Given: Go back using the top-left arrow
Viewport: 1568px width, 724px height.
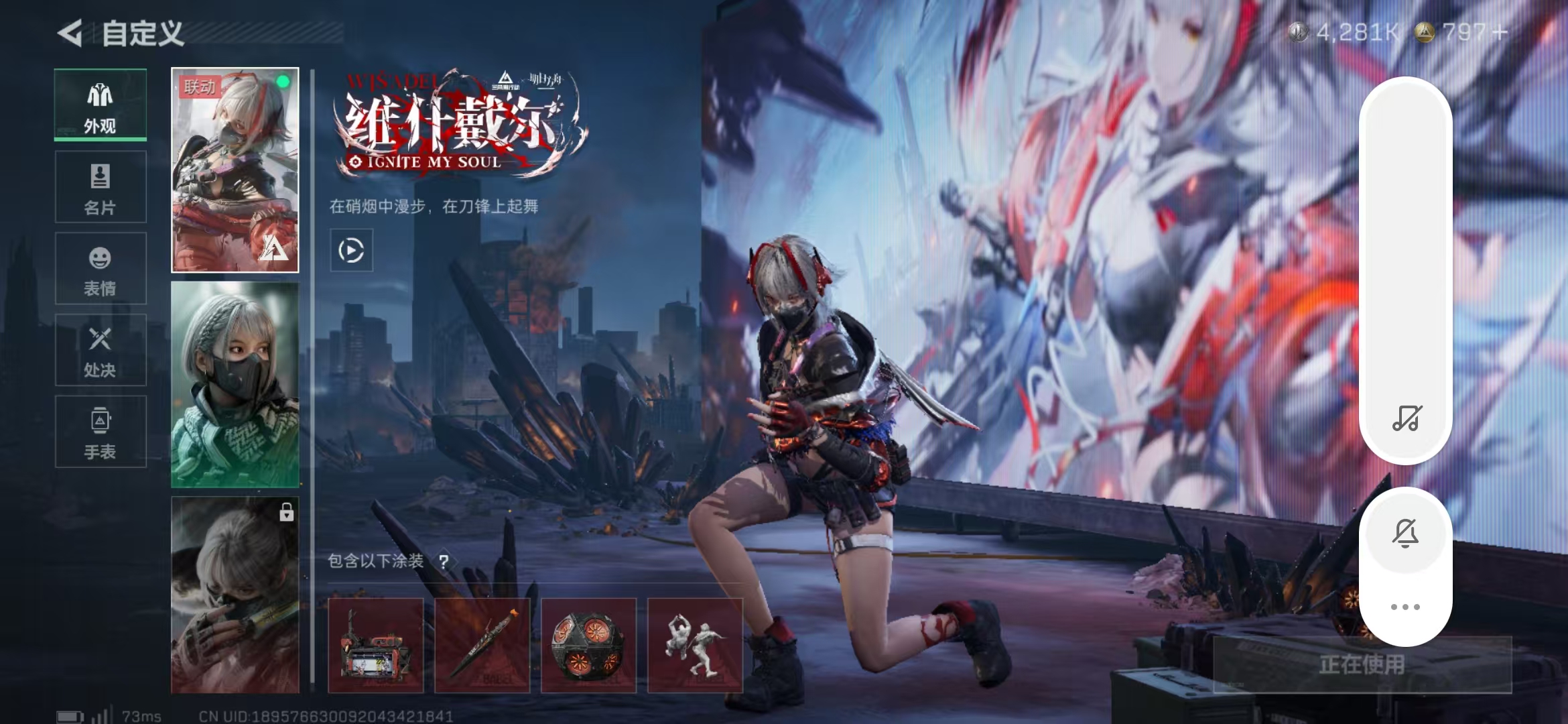Looking at the screenshot, I should pos(70,33).
